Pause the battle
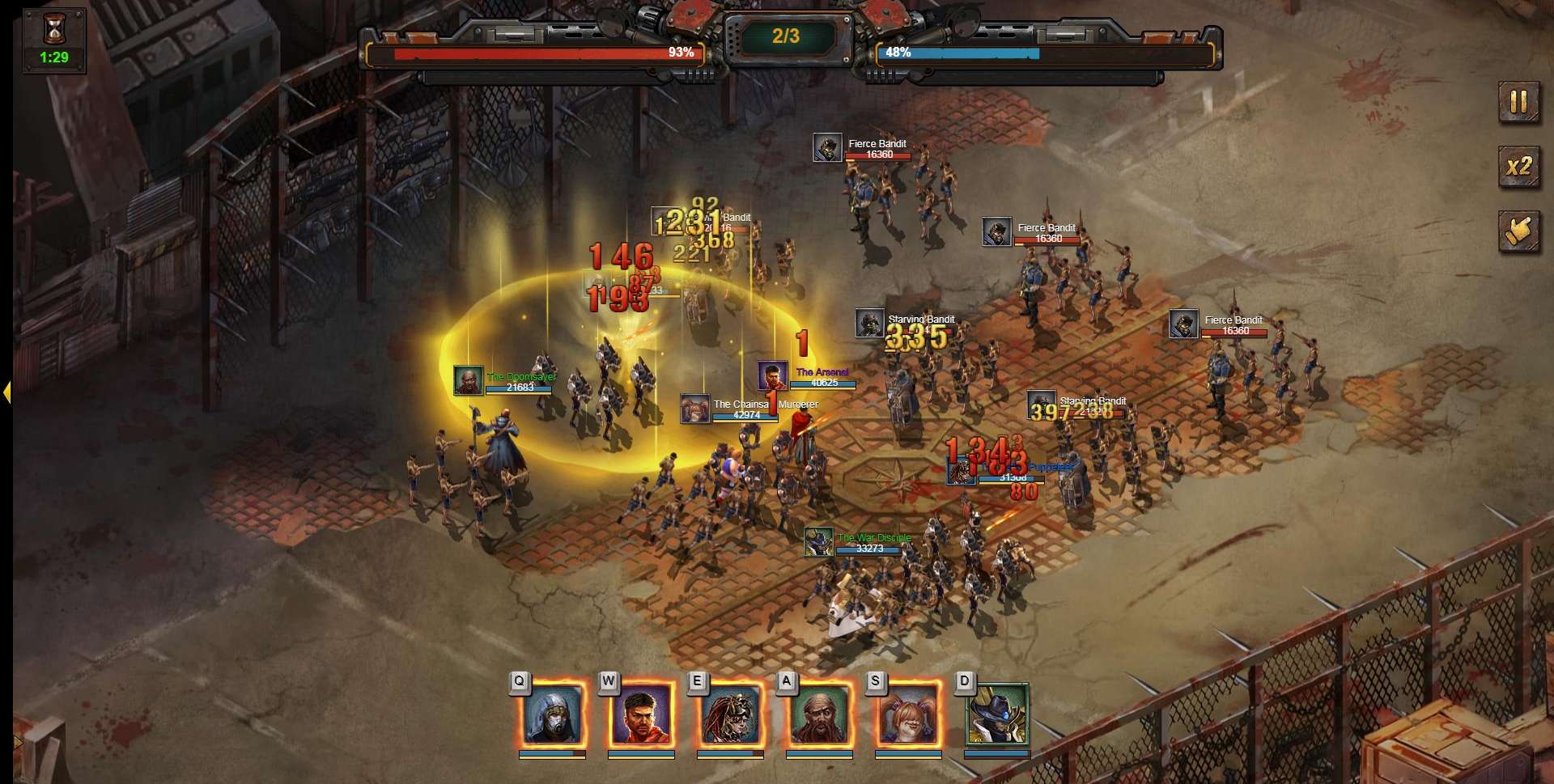The width and height of the screenshot is (1554, 784). click(x=1518, y=102)
